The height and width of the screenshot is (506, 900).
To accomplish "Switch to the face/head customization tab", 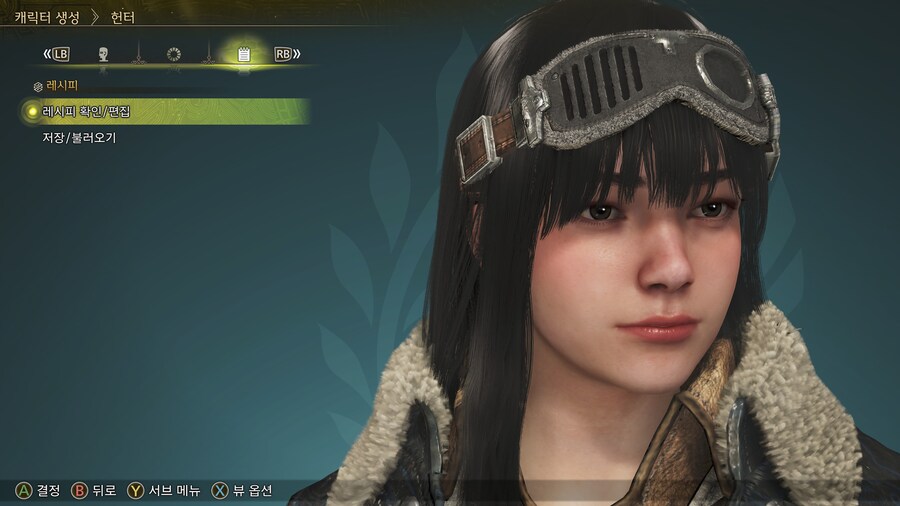I will (x=102, y=54).
